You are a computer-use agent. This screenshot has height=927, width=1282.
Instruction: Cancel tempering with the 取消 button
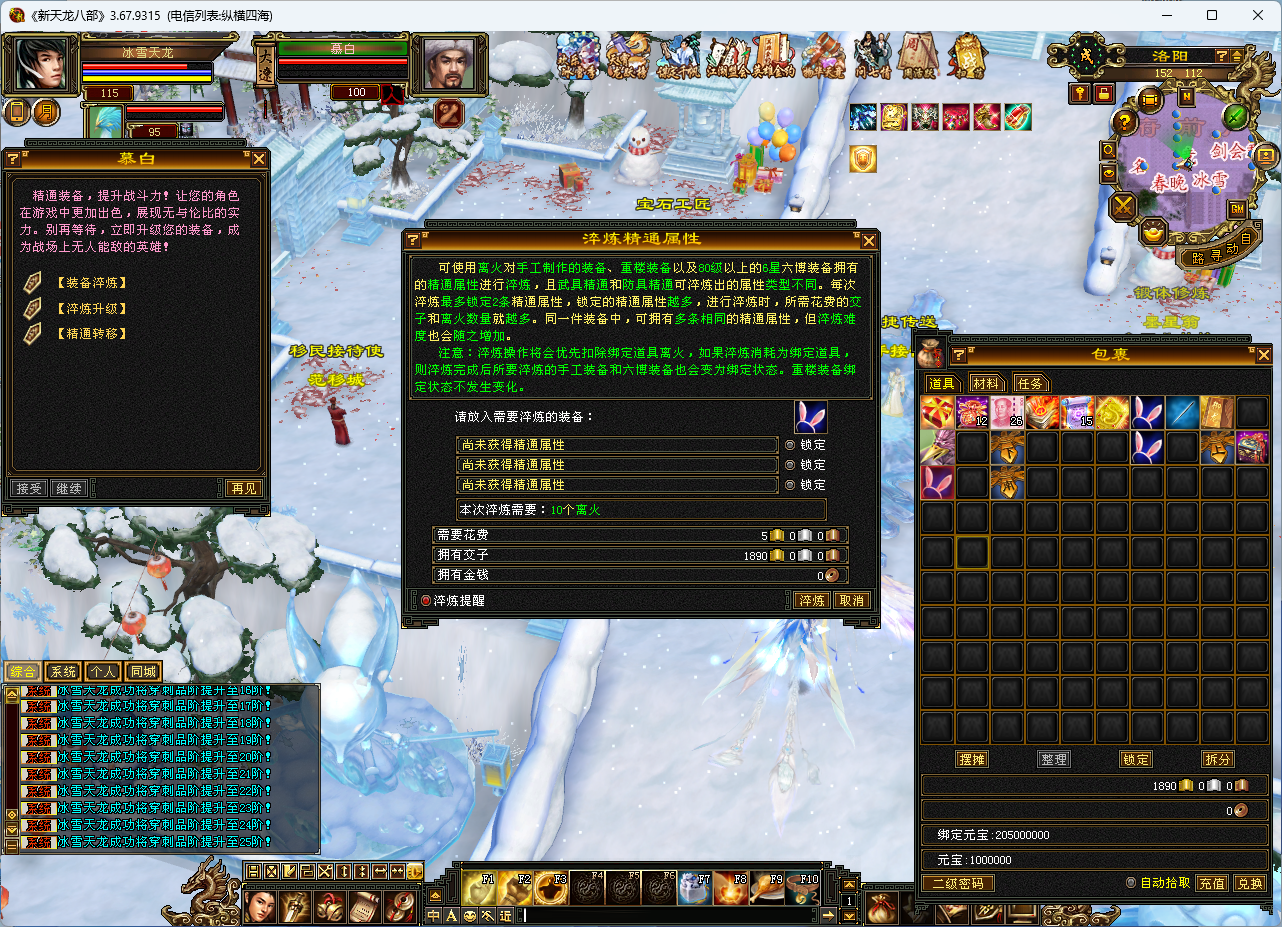click(x=851, y=600)
